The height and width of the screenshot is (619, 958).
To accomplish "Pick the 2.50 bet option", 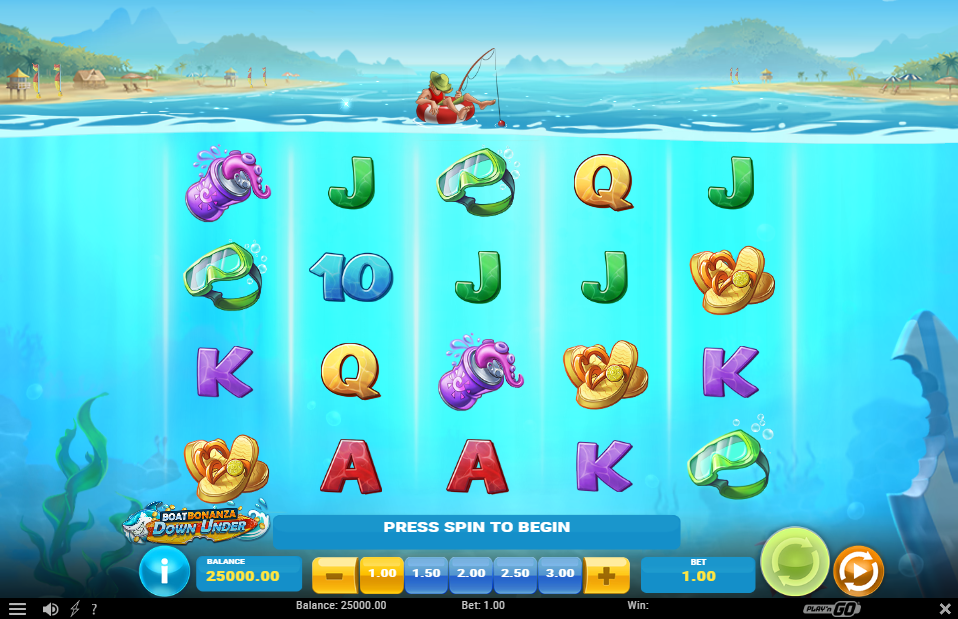I will pyautogui.click(x=516, y=574).
